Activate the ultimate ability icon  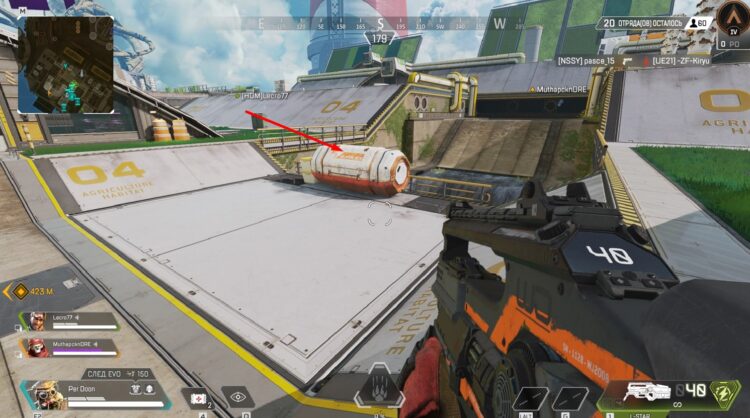(379, 387)
